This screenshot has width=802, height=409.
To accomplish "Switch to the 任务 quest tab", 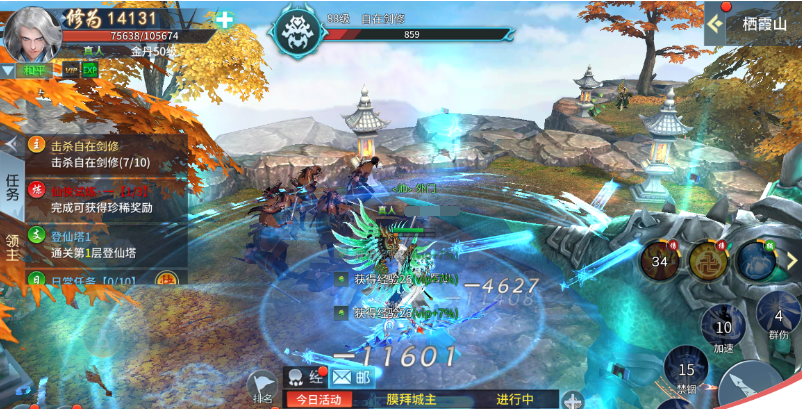I will pos(13,186).
